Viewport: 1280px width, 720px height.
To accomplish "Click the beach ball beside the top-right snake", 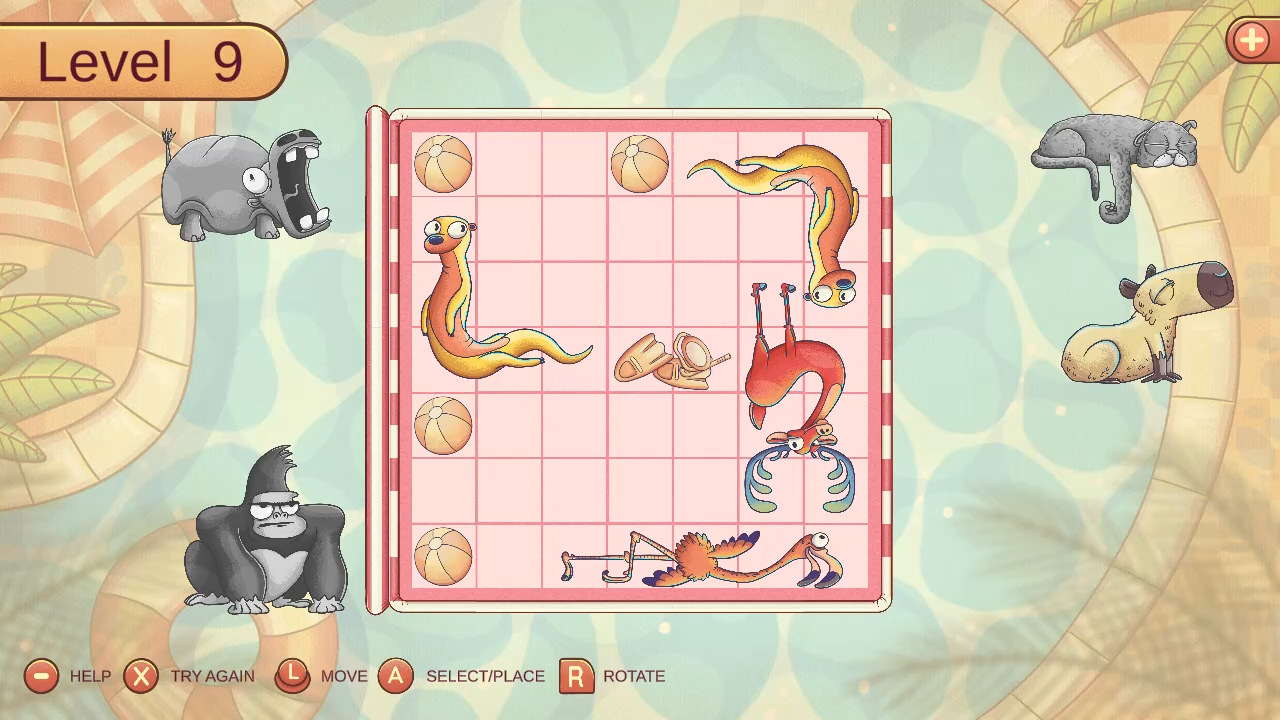I will [x=638, y=163].
